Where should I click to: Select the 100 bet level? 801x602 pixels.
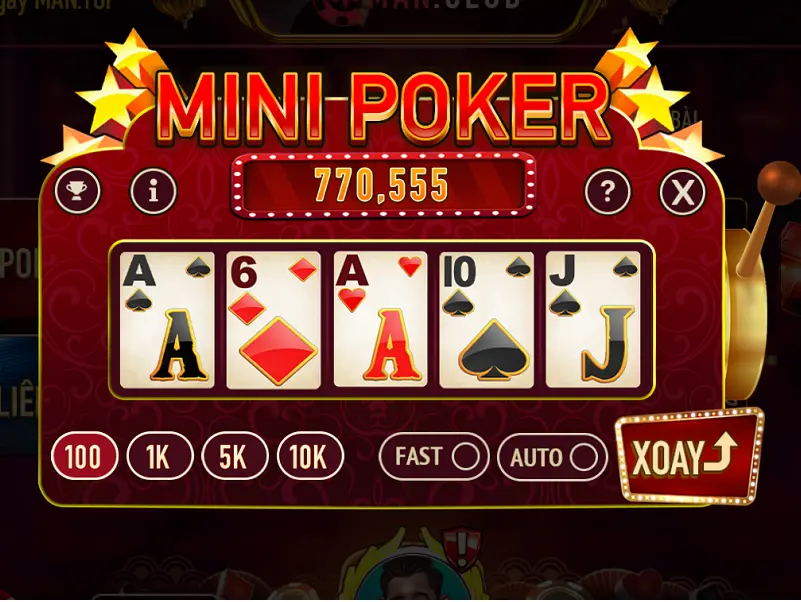(x=84, y=458)
